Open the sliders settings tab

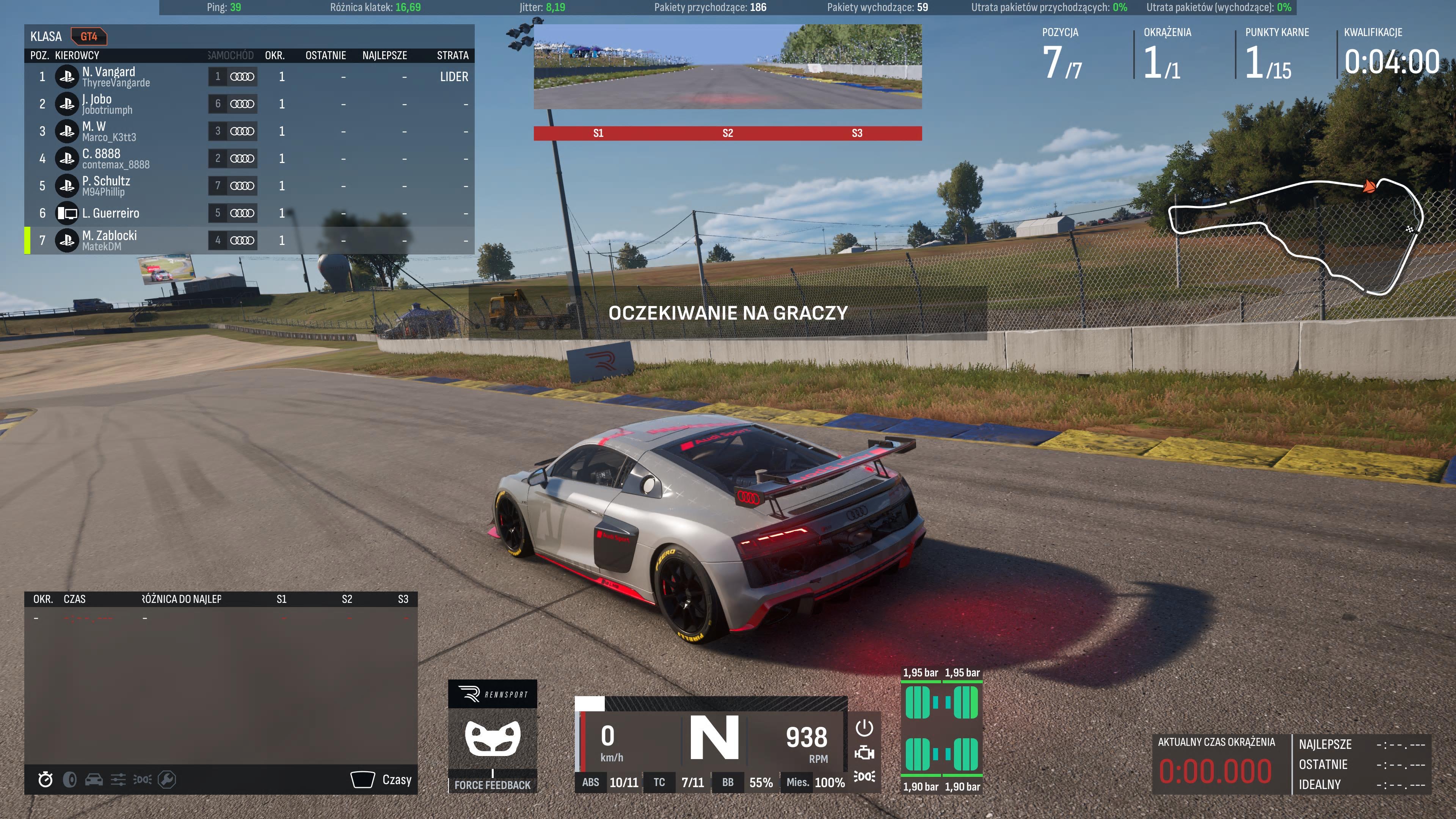tap(118, 780)
